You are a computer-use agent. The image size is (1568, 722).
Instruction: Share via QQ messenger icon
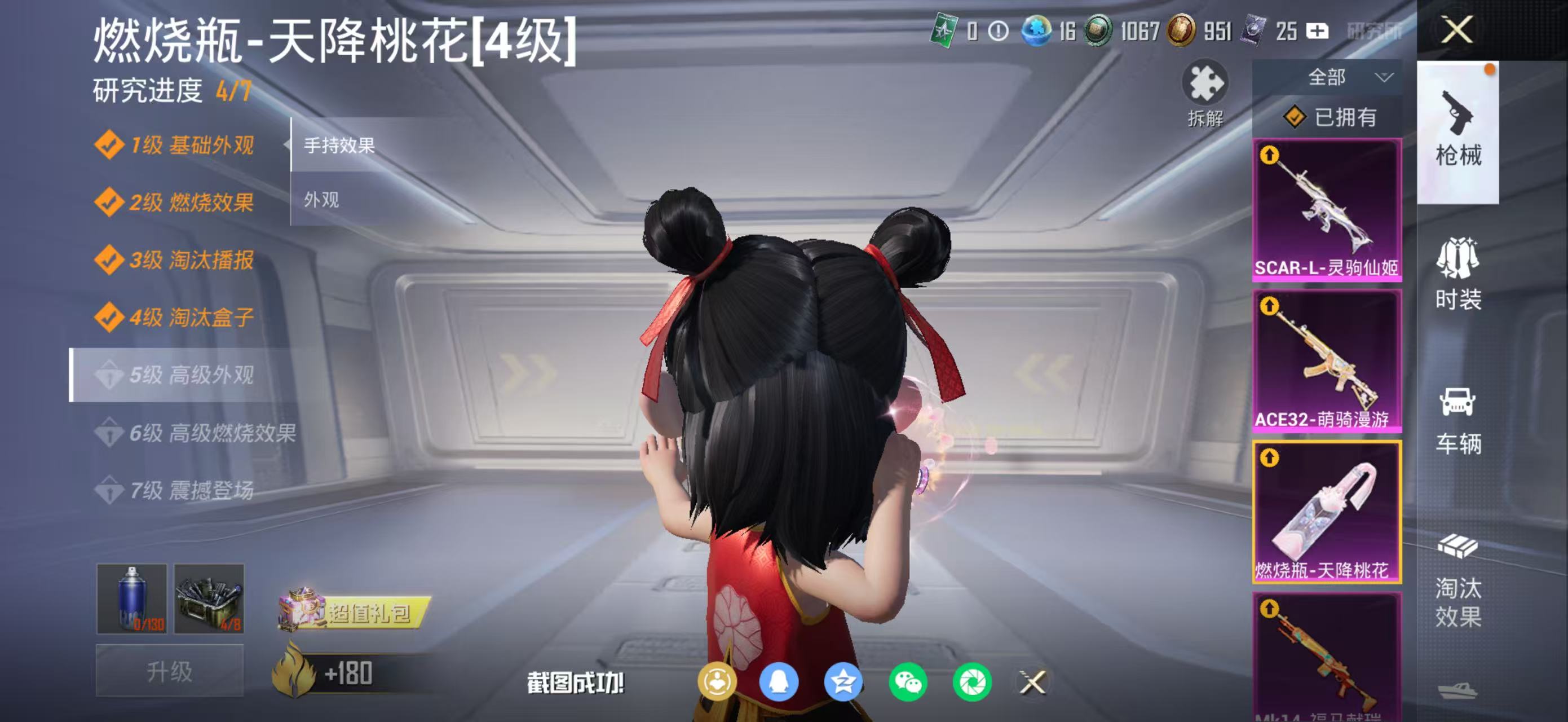781,683
